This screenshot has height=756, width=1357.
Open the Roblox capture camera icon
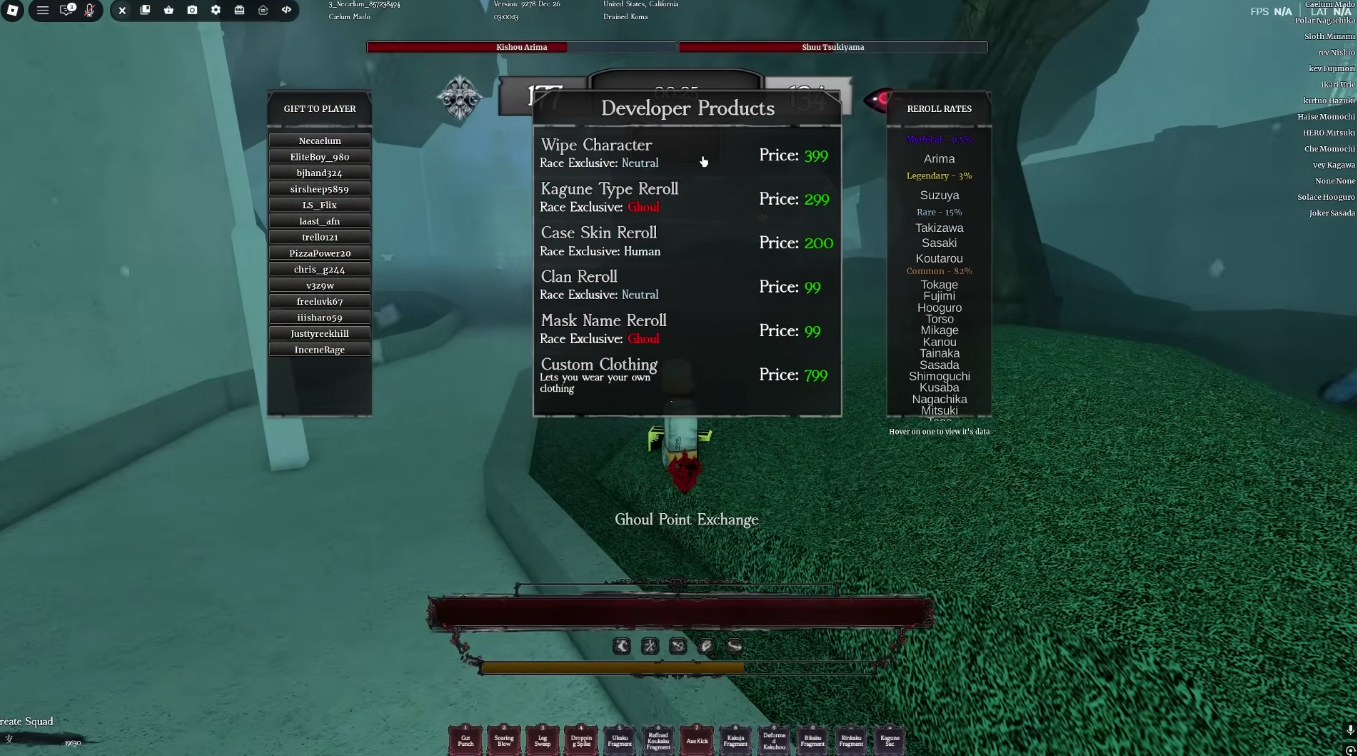[x=193, y=11]
